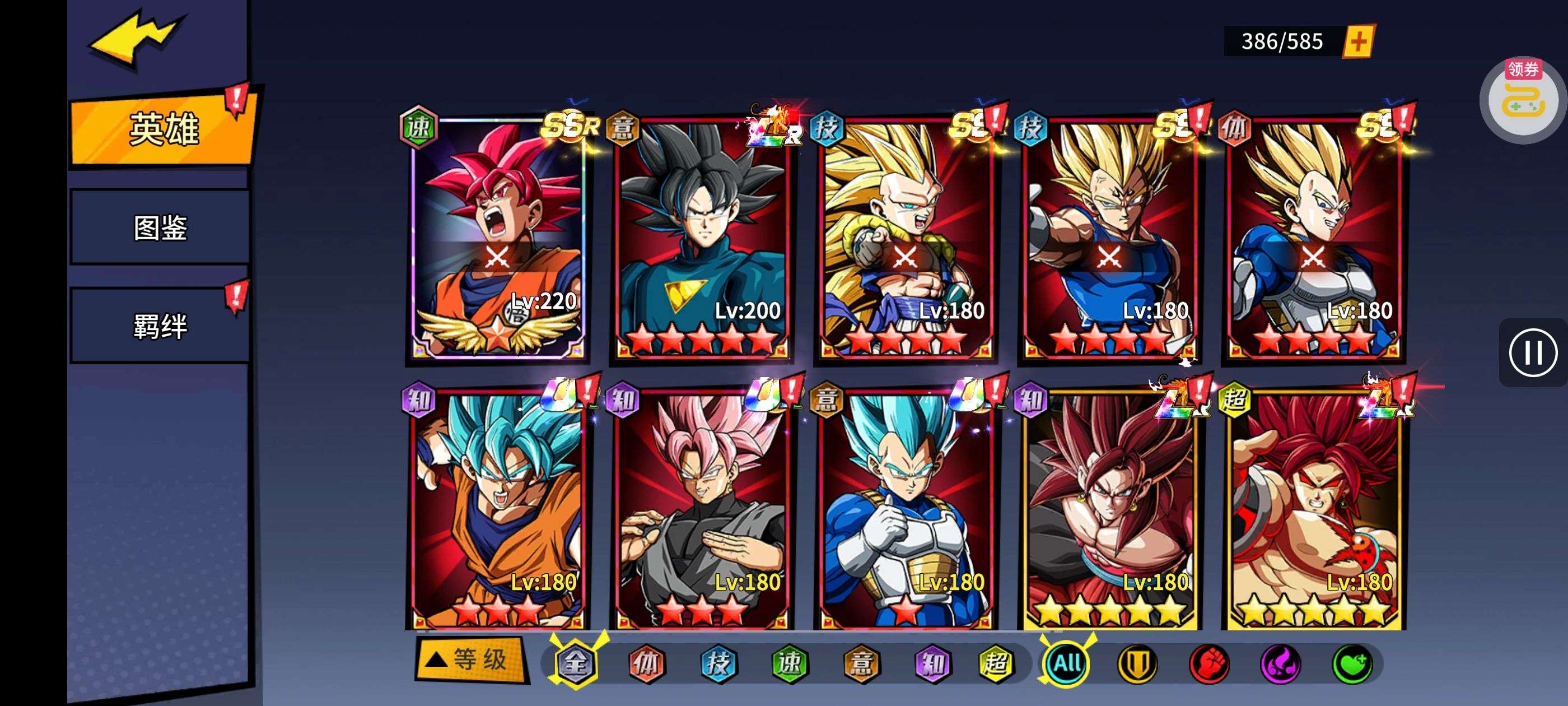Filter heroes by 超 type
The height and width of the screenshot is (706, 1568).
[996, 663]
